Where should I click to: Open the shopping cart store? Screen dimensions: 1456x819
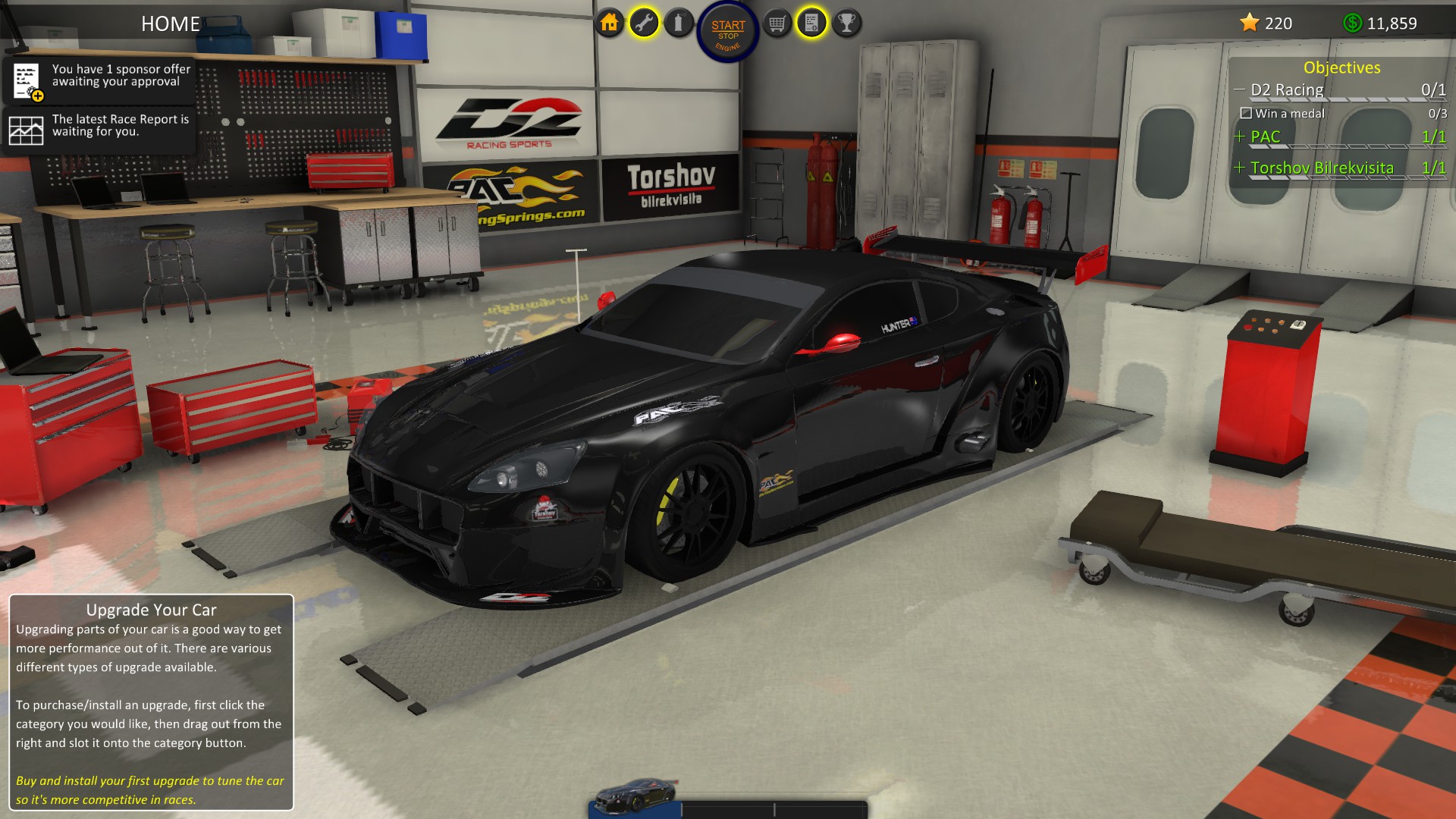click(775, 24)
